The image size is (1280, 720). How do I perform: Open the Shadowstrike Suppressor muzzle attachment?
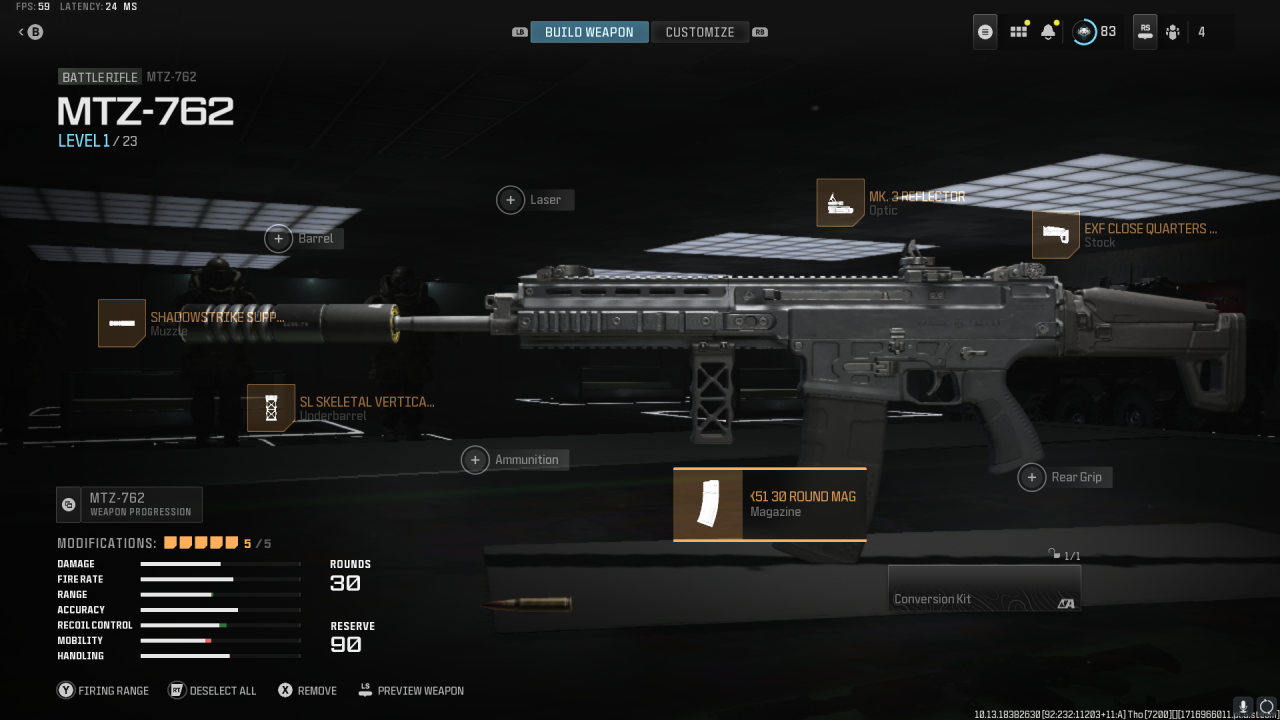121,323
